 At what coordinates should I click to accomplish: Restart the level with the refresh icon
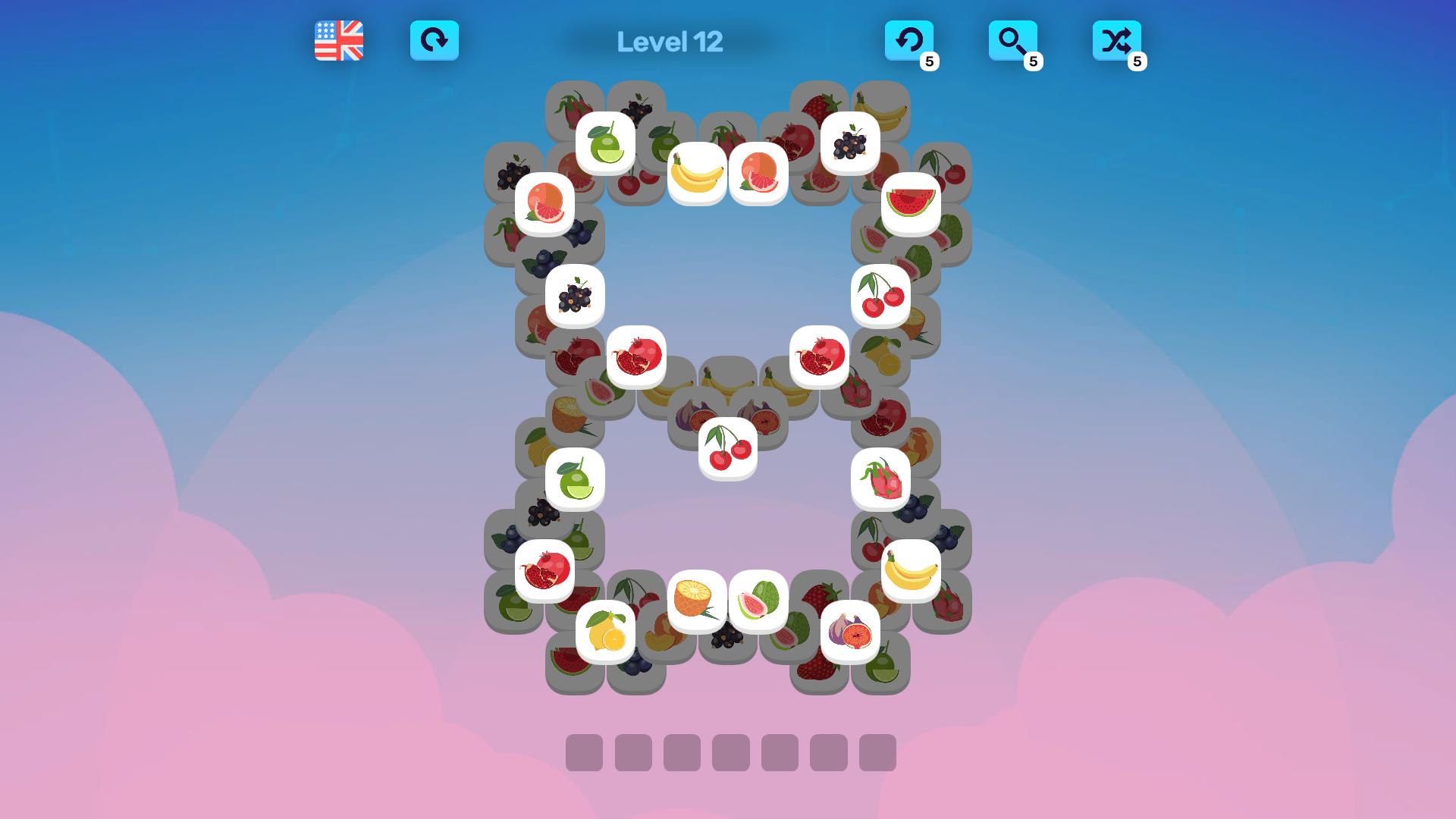coord(435,42)
